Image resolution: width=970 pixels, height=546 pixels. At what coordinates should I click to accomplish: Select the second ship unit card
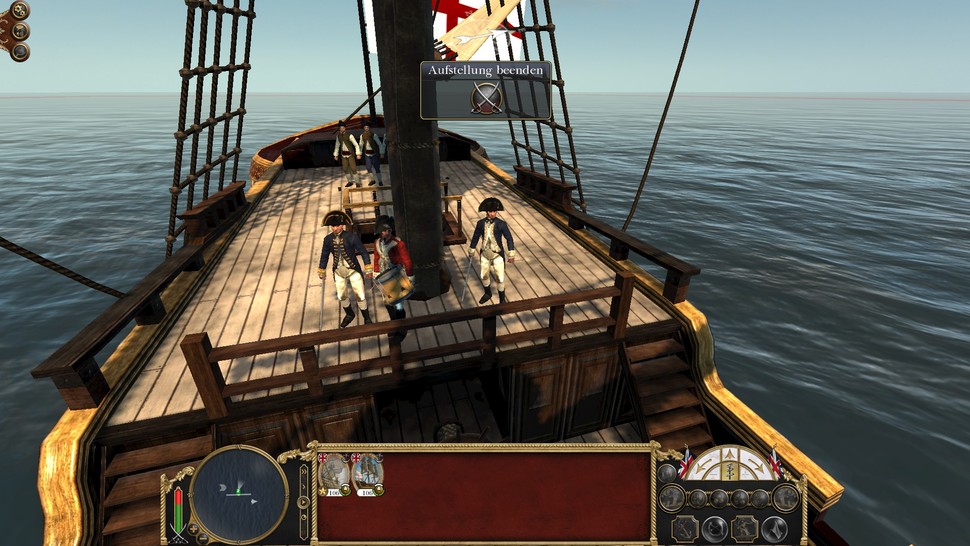pyautogui.click(x=368, y=474)
